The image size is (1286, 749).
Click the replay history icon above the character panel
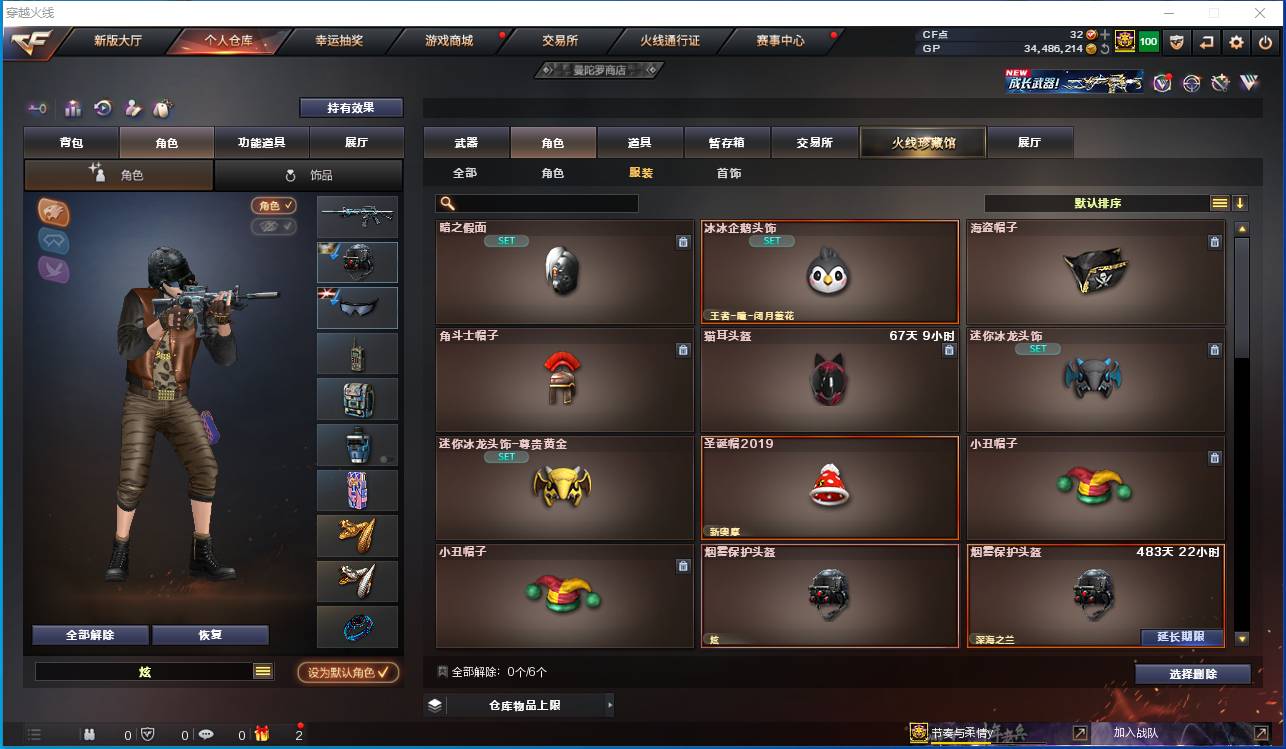(103, 108)
